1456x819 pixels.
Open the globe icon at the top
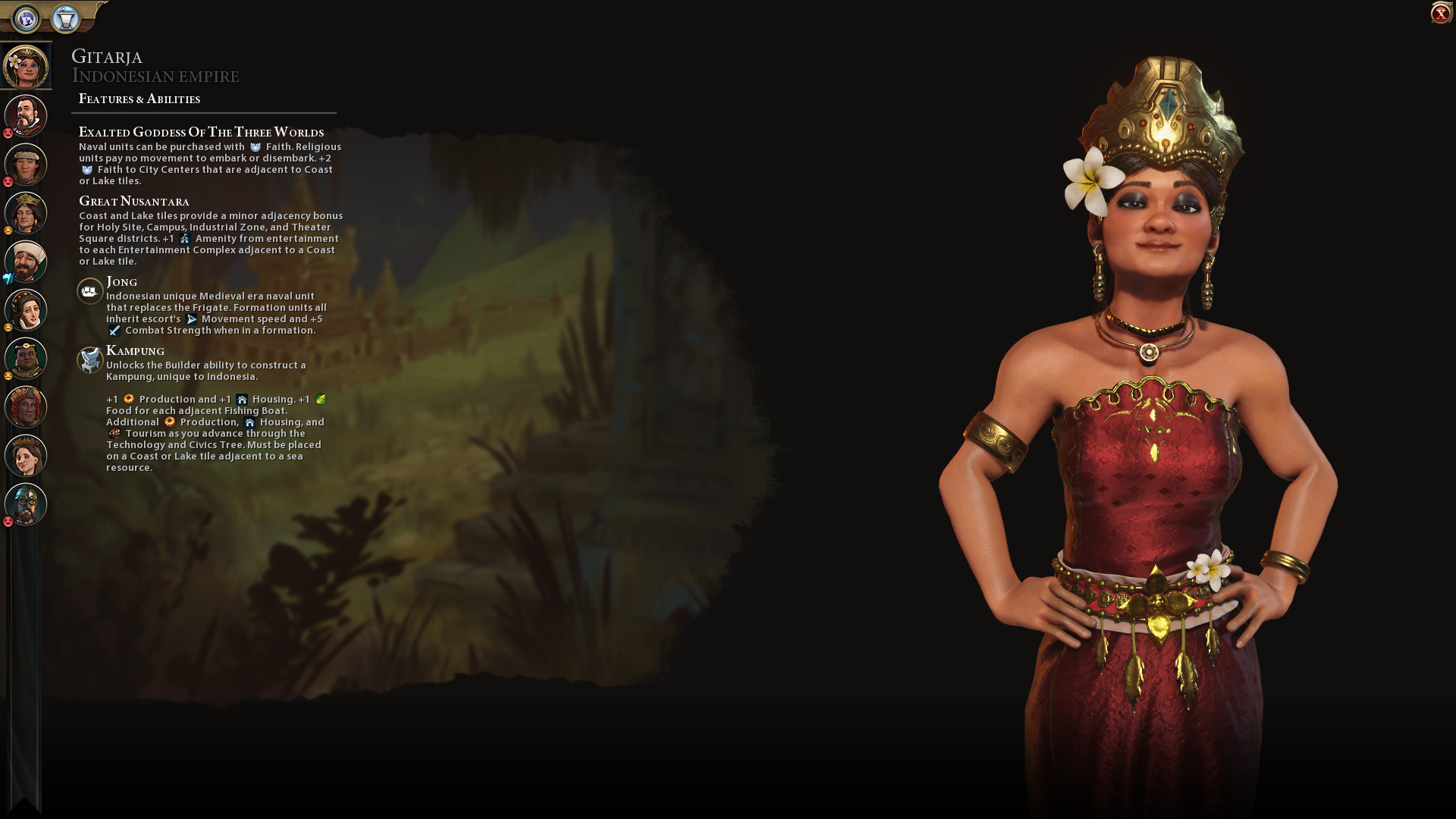[x=27, y=18]
